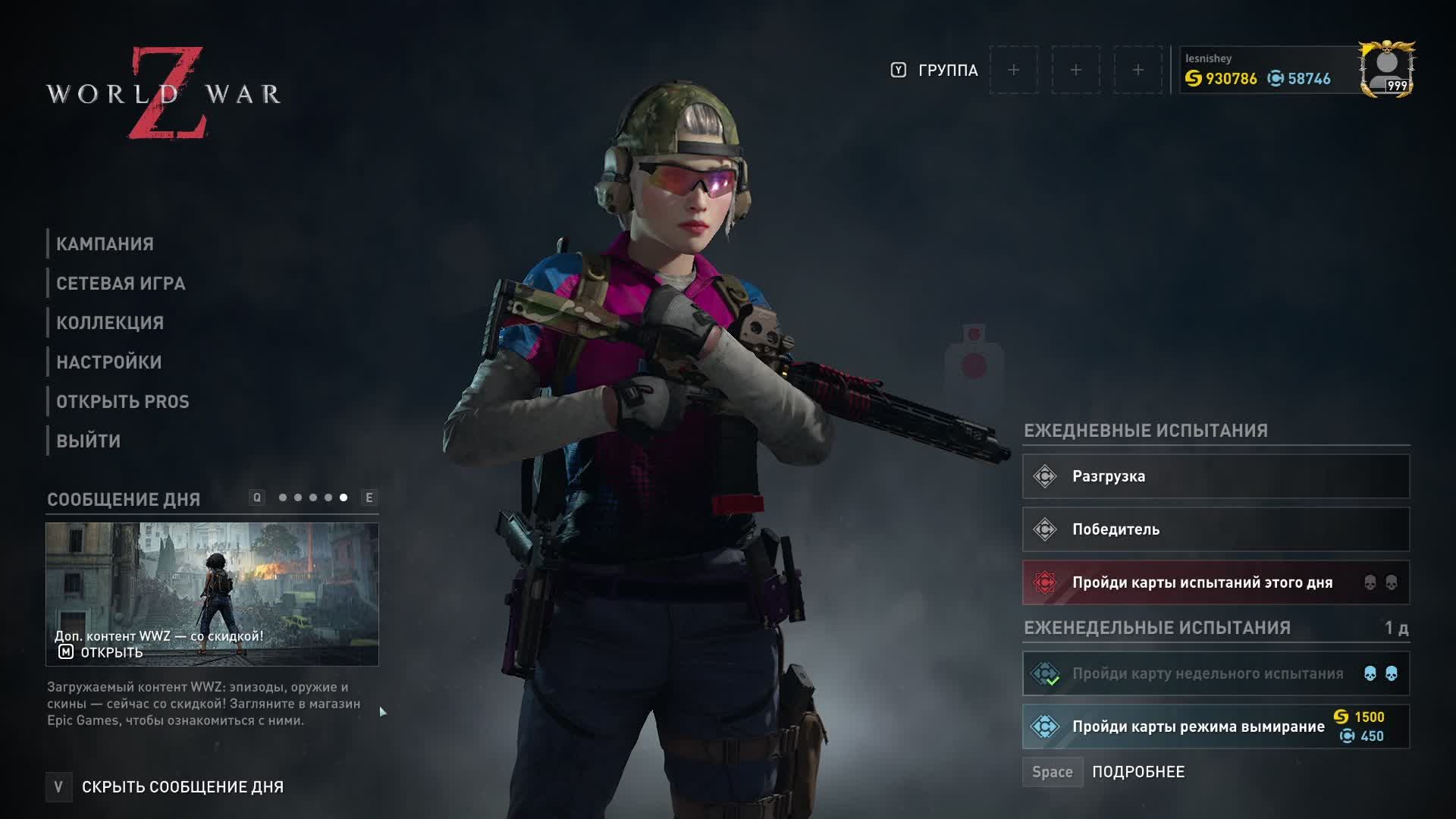1456x819 pixels.
Task: Choose the Открыть PROS option
Action: click(x=123, y=402)
